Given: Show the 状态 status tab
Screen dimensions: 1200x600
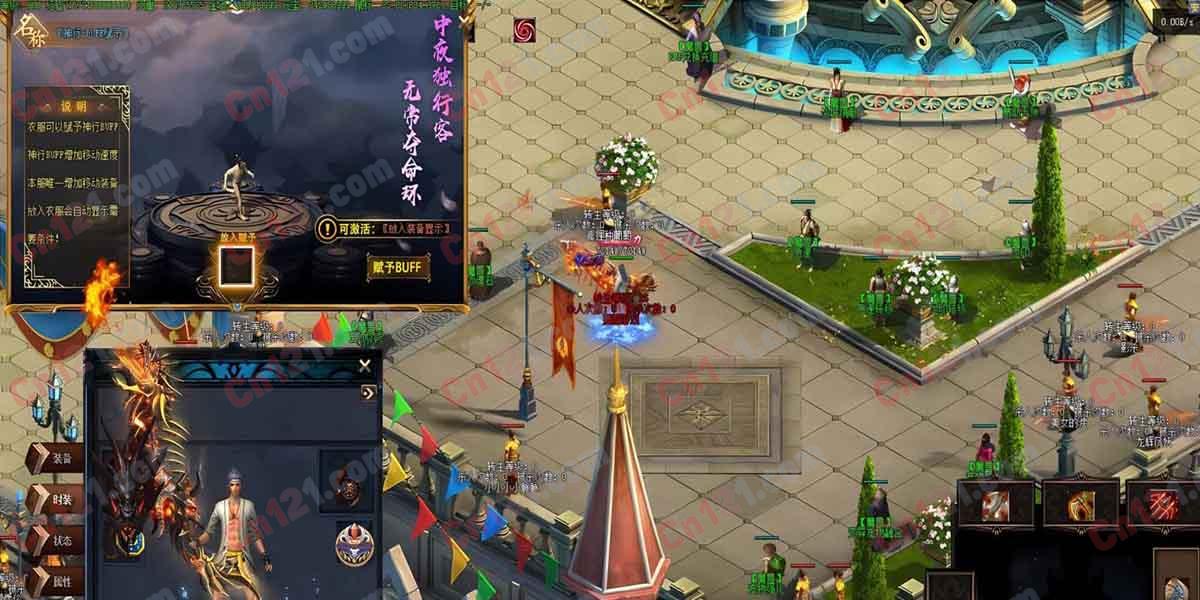Looking at the screenshot, I should 56,540.
